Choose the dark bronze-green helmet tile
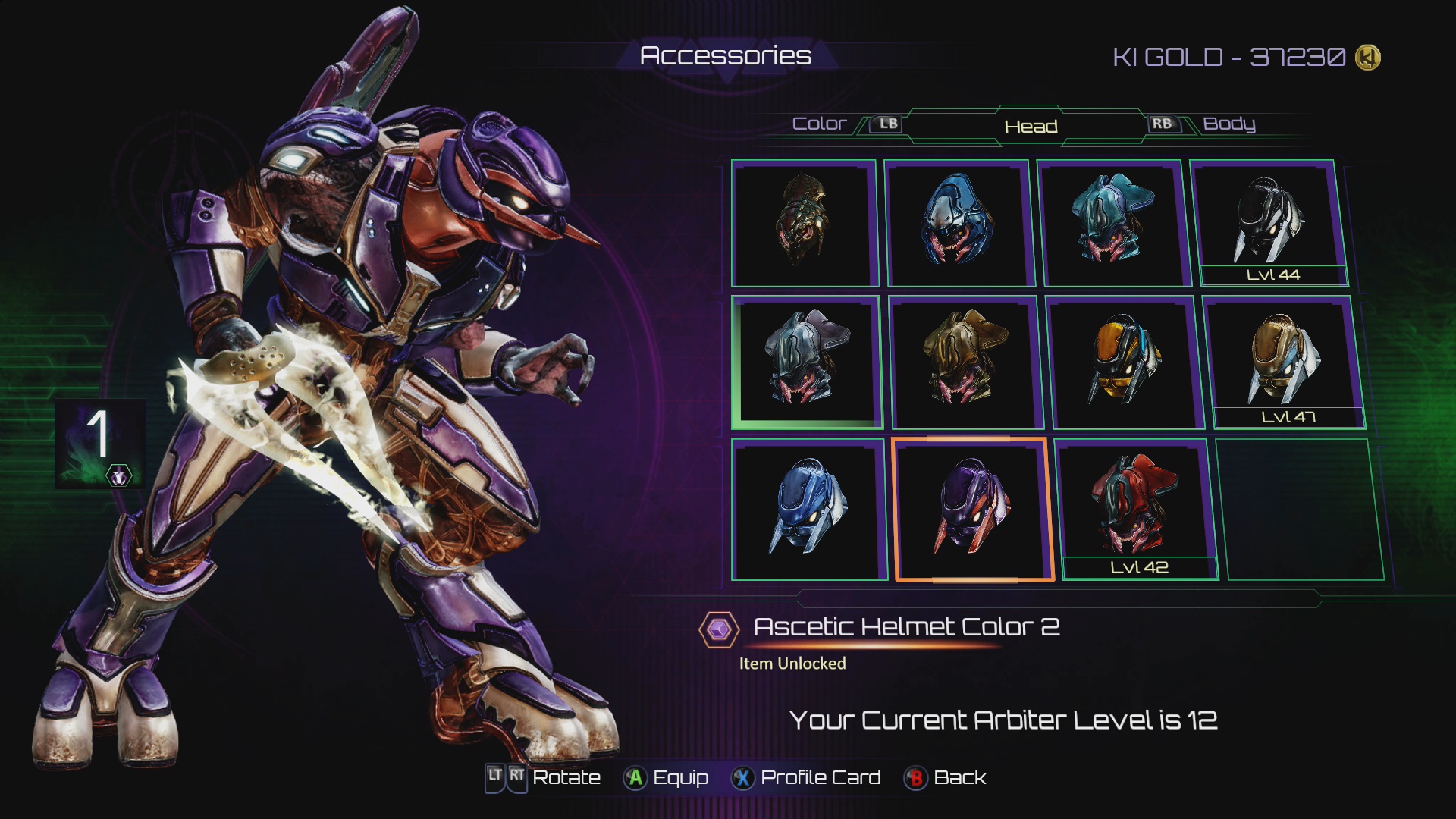Image resolution: width=1456 pixels, height=819 pixels. [803, 221]
